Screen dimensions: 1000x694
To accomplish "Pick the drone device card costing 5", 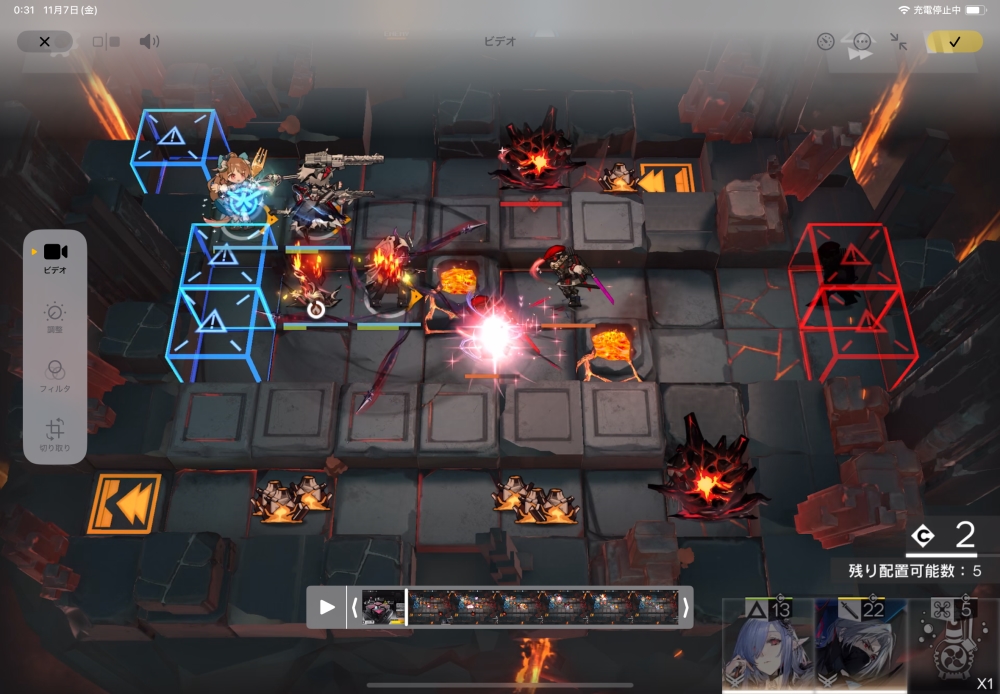I will point(953,647).
